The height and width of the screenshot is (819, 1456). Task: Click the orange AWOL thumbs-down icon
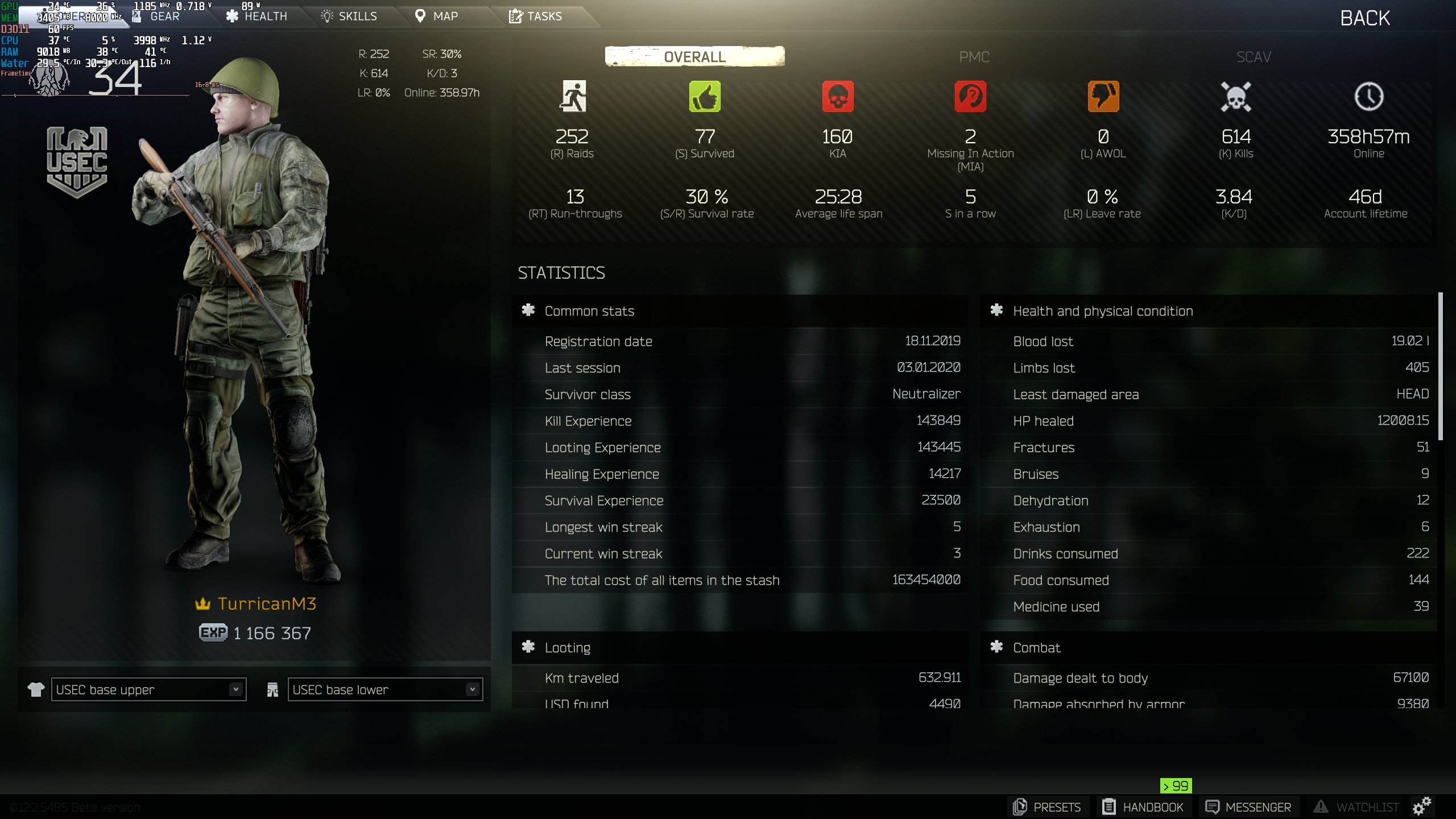[x=1103, y=97]
